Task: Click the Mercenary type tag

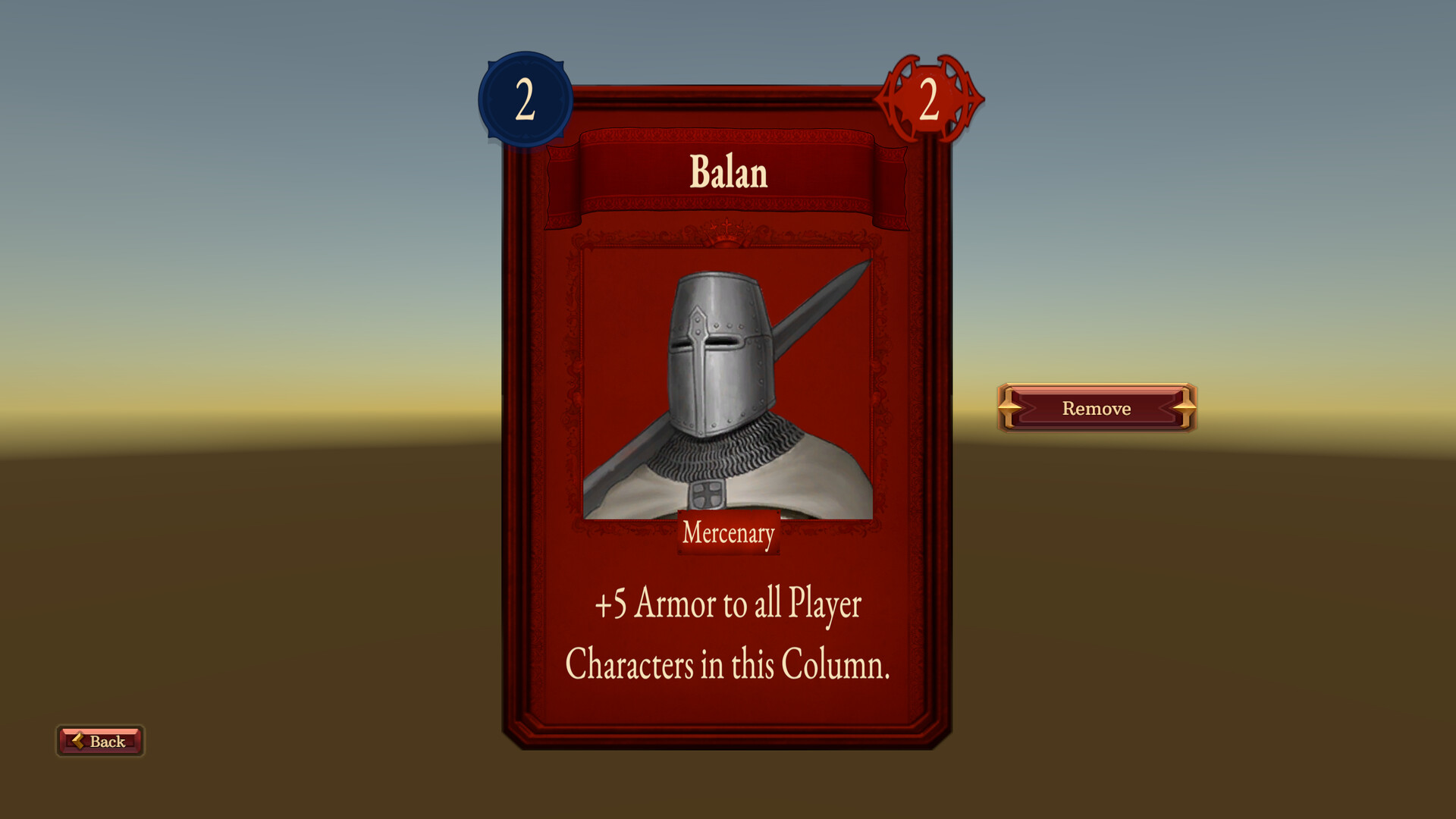Action: tap(727, 533)
